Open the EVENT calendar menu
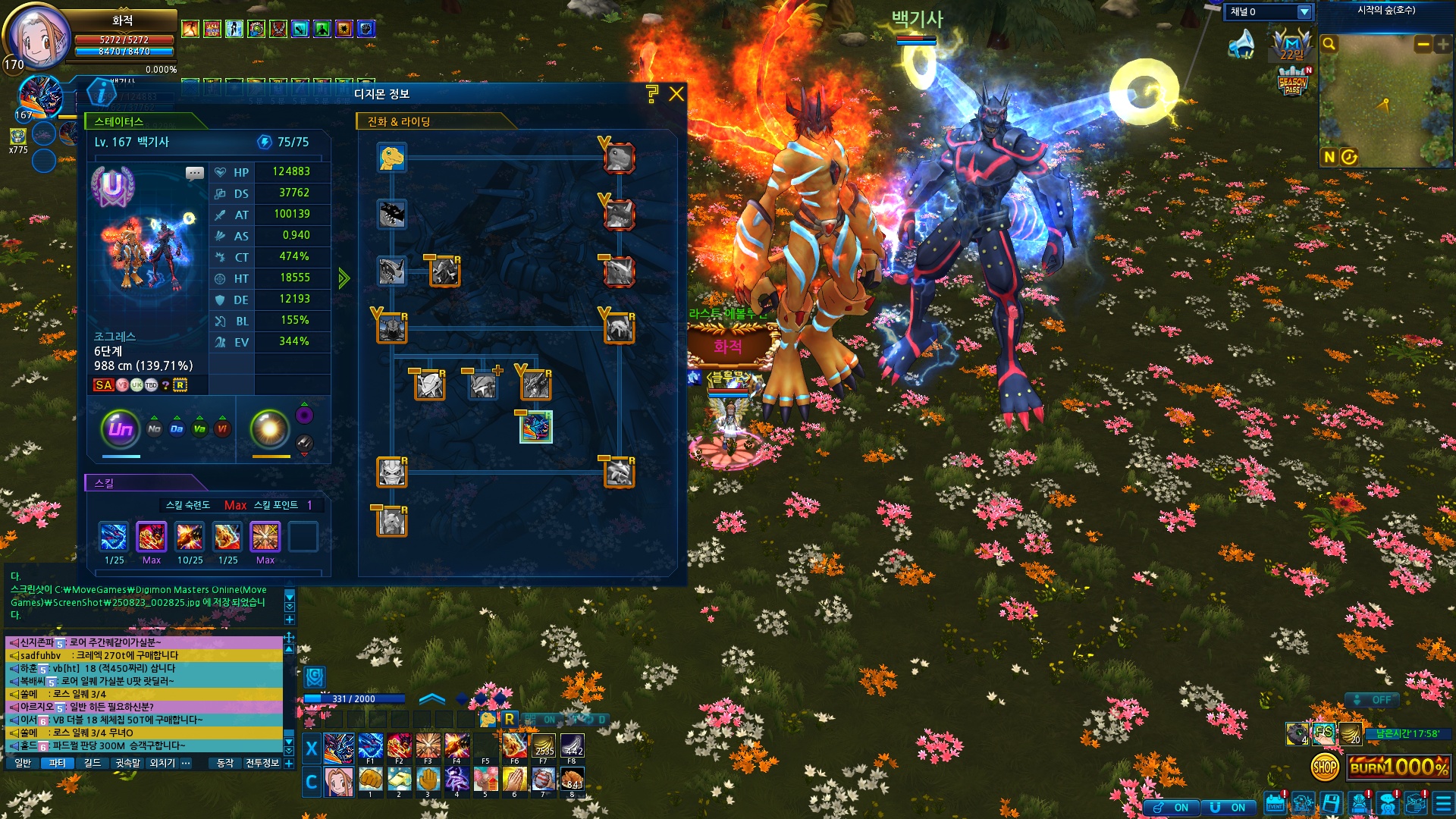 (x=1275, y=804)
